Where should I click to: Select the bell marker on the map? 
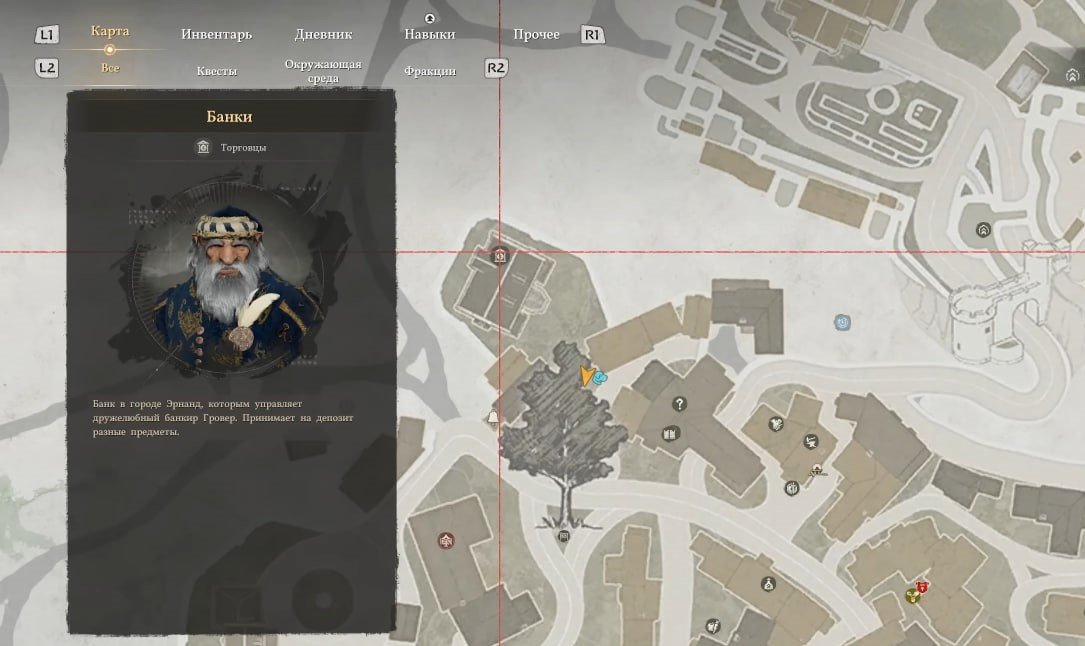[492, 418]
